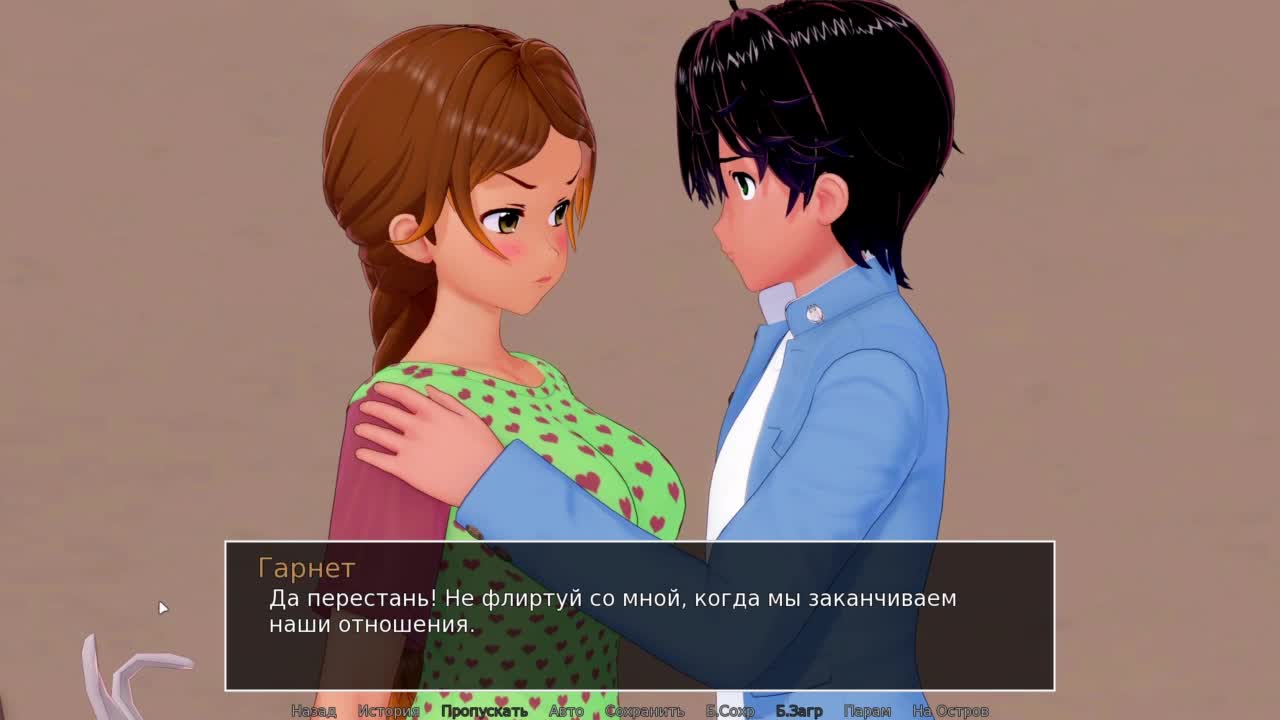The image size is (1280, 720).
Task: Quick save with Б.Сохр
Action: coord(730,711)
